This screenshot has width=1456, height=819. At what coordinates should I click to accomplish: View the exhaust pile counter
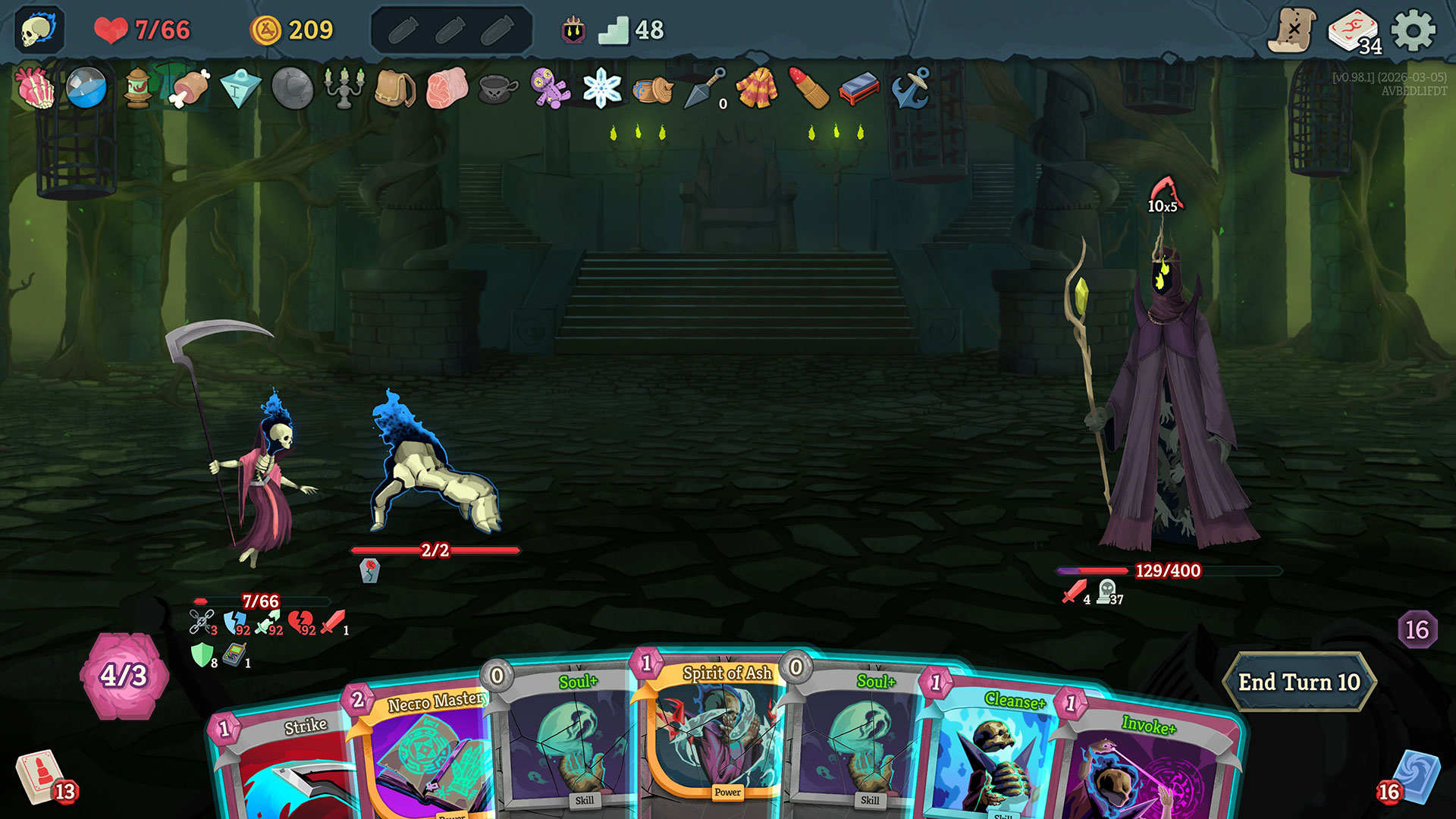[1417, 629]
